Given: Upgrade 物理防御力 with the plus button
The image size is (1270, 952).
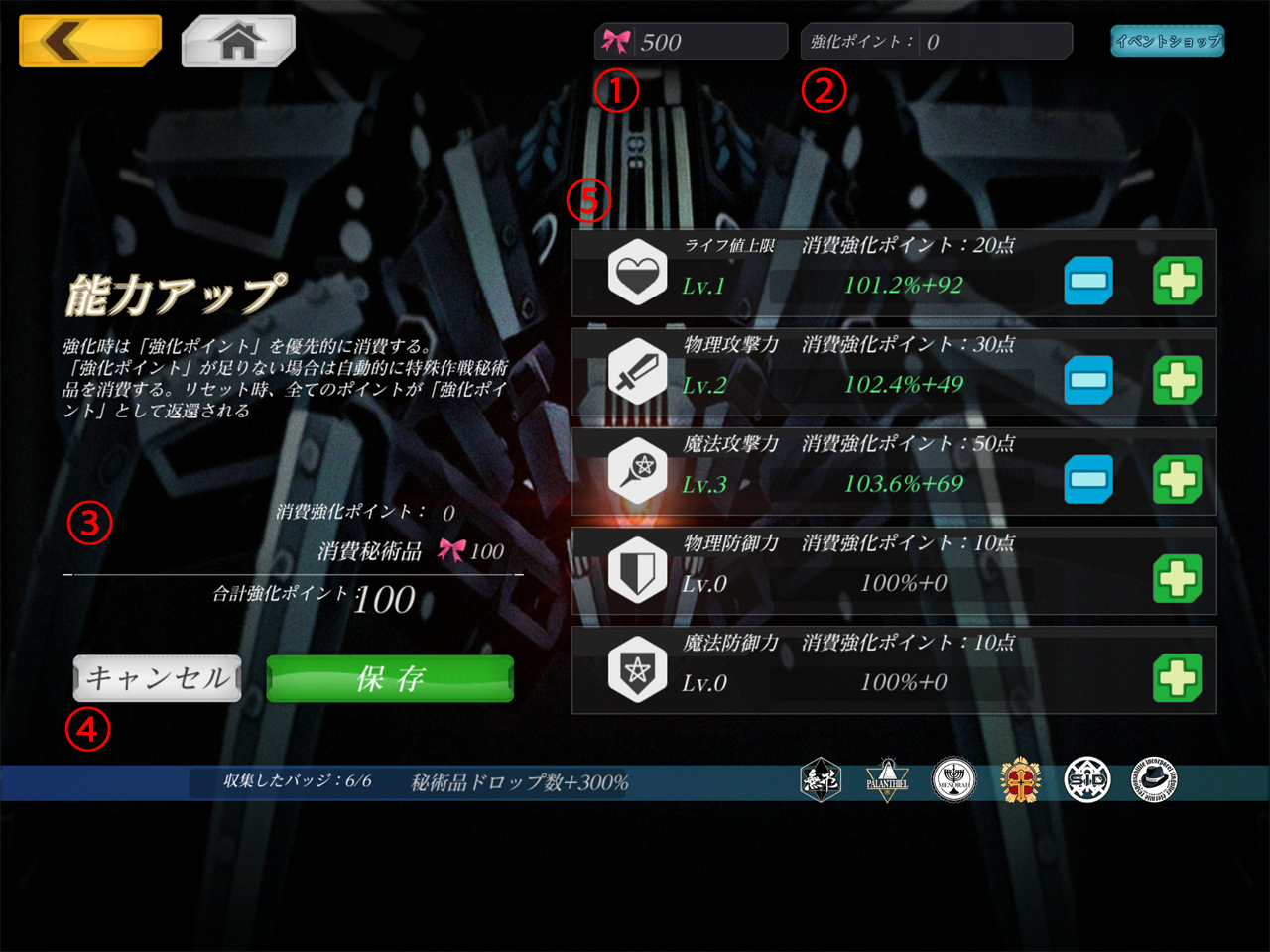Looking at the screenshot, I should coord(1178,579).
